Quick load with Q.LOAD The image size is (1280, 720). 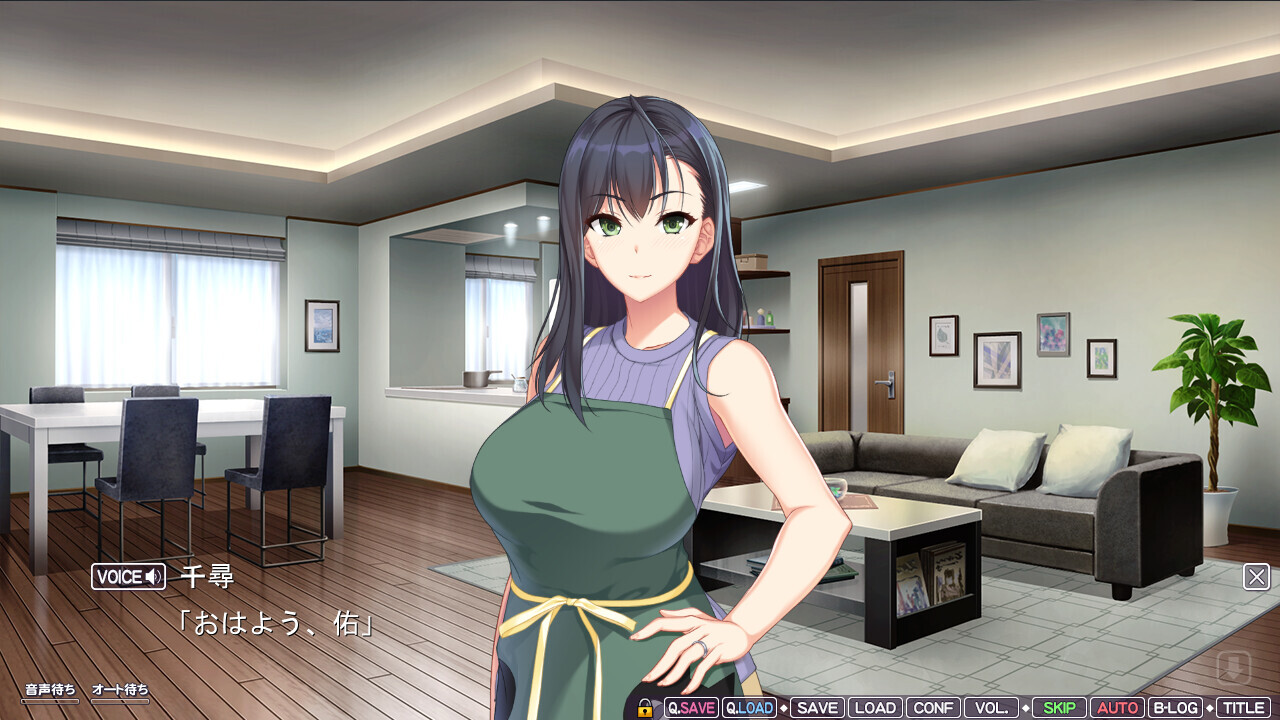tap(749, 708)
